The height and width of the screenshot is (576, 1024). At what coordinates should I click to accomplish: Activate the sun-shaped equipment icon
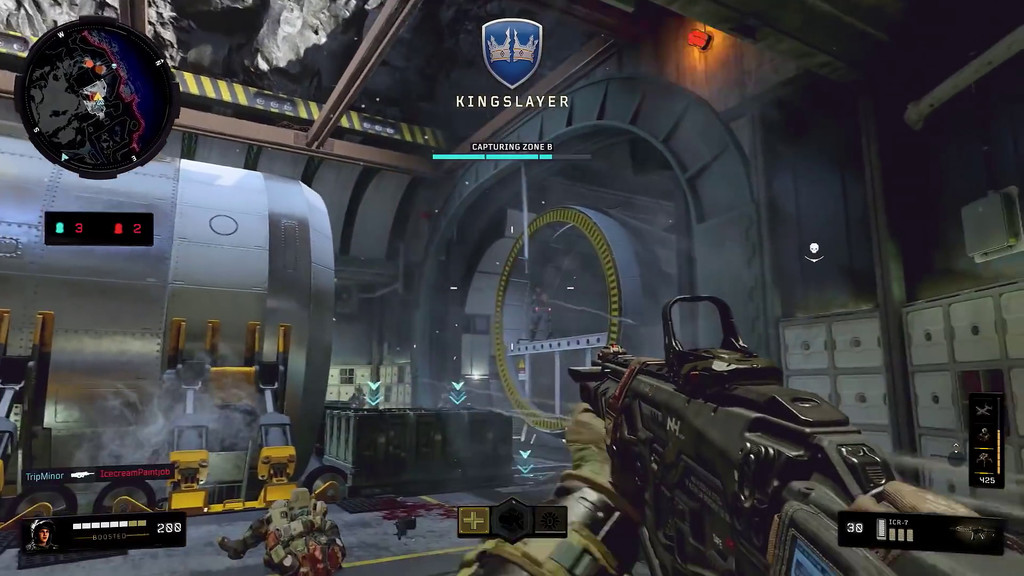[x=550, y=520]
